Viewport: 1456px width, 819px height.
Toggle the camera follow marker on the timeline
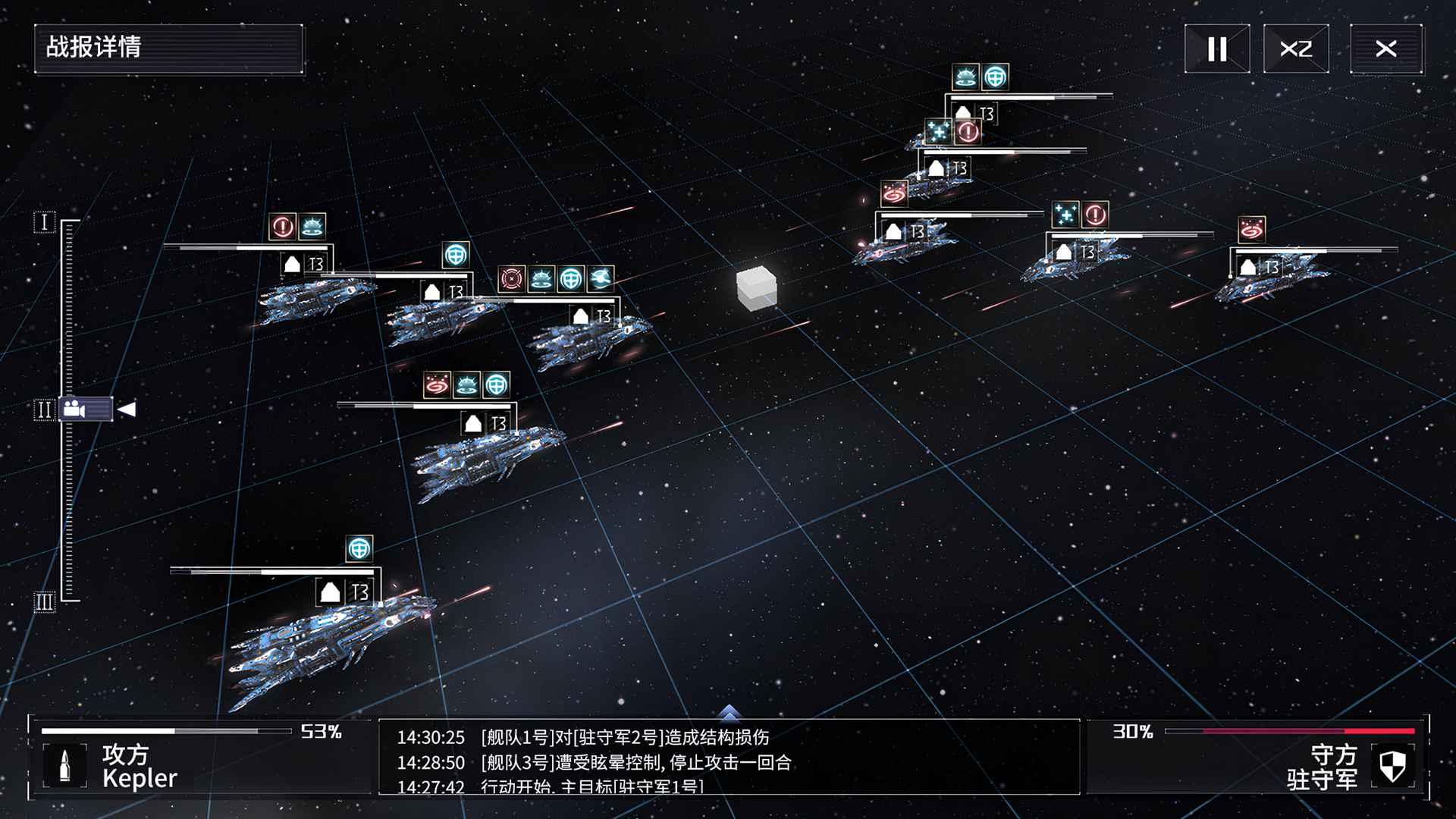click(87, 410)
